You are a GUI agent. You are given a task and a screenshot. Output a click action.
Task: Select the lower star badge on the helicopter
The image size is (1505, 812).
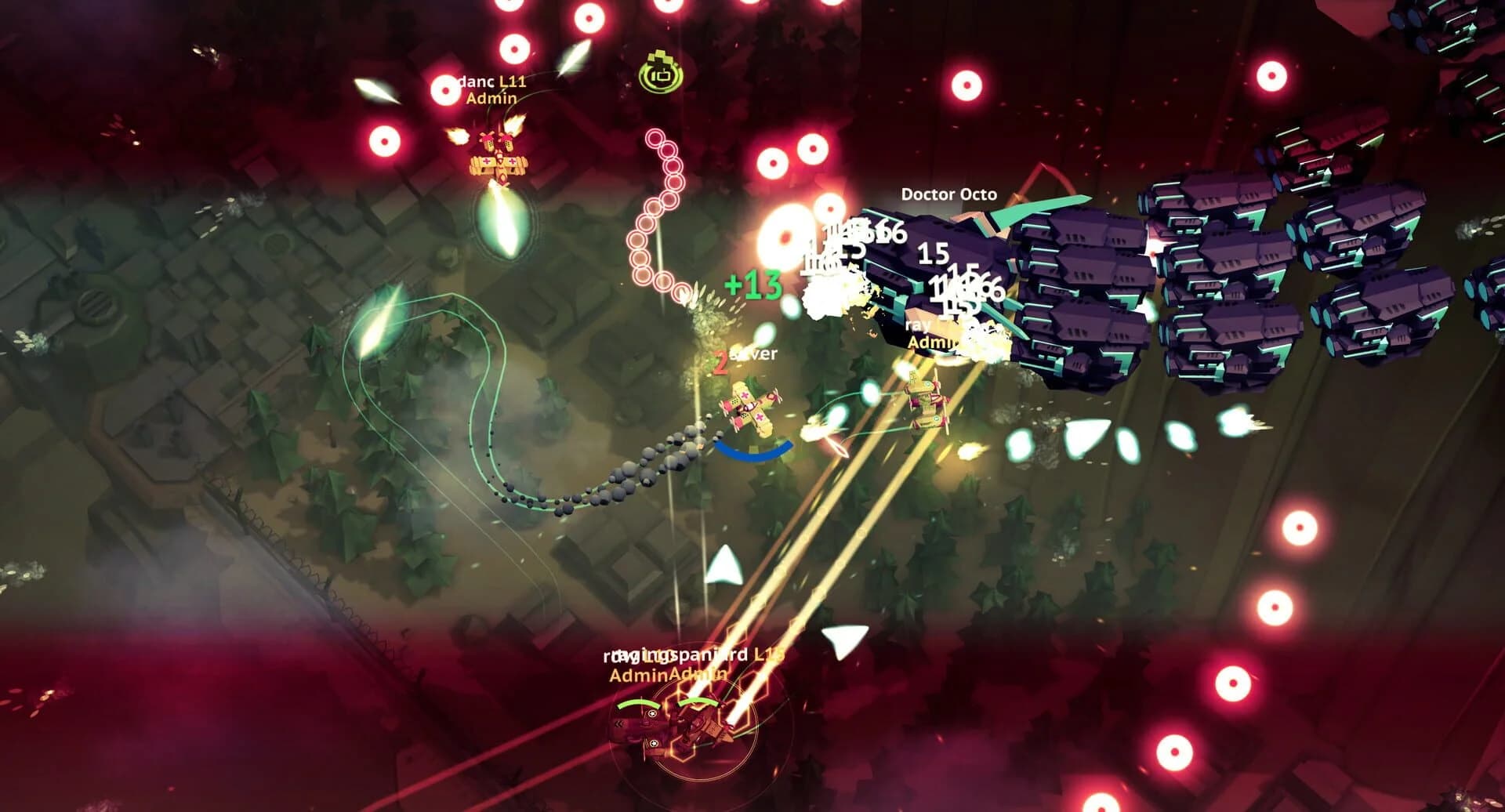(x=654, y=743)
